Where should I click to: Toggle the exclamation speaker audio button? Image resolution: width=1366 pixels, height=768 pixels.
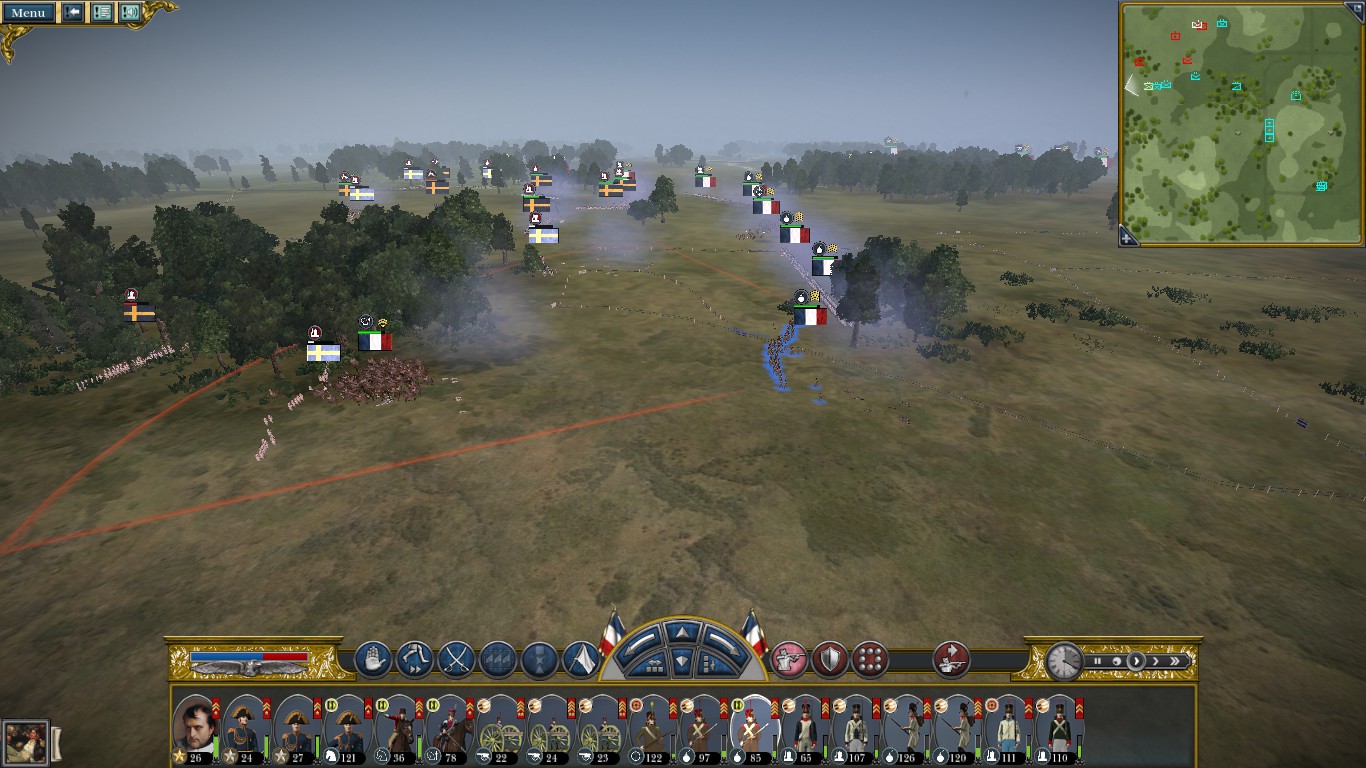129,13
